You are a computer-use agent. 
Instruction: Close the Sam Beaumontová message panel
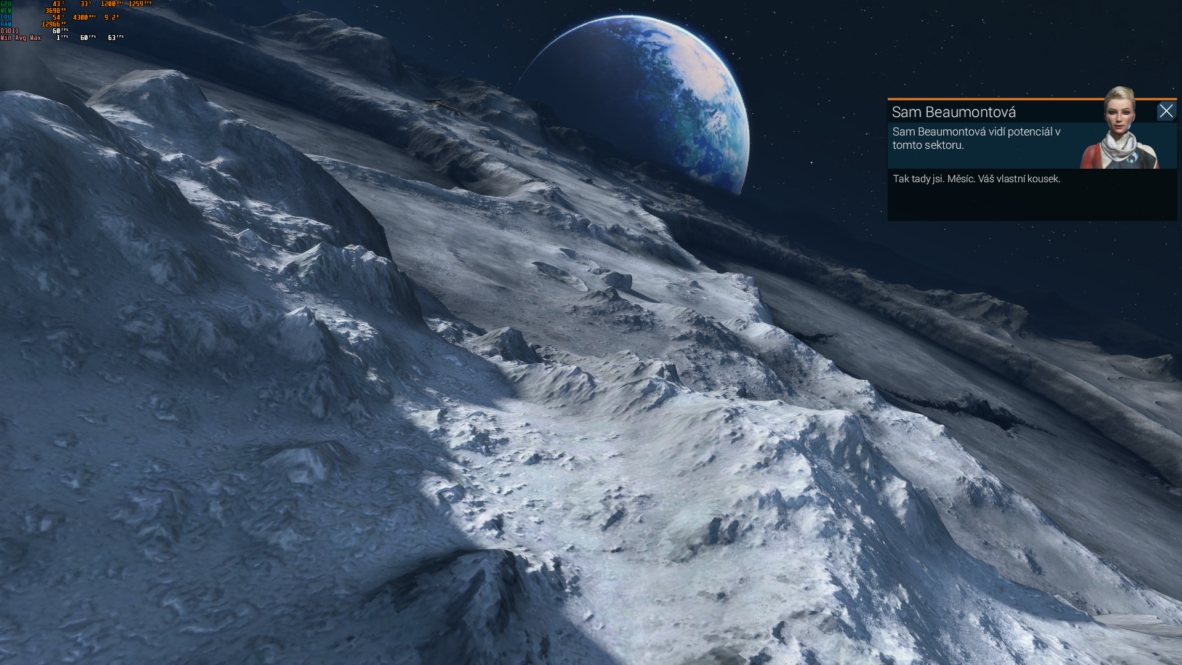[x=1166, y=112]
